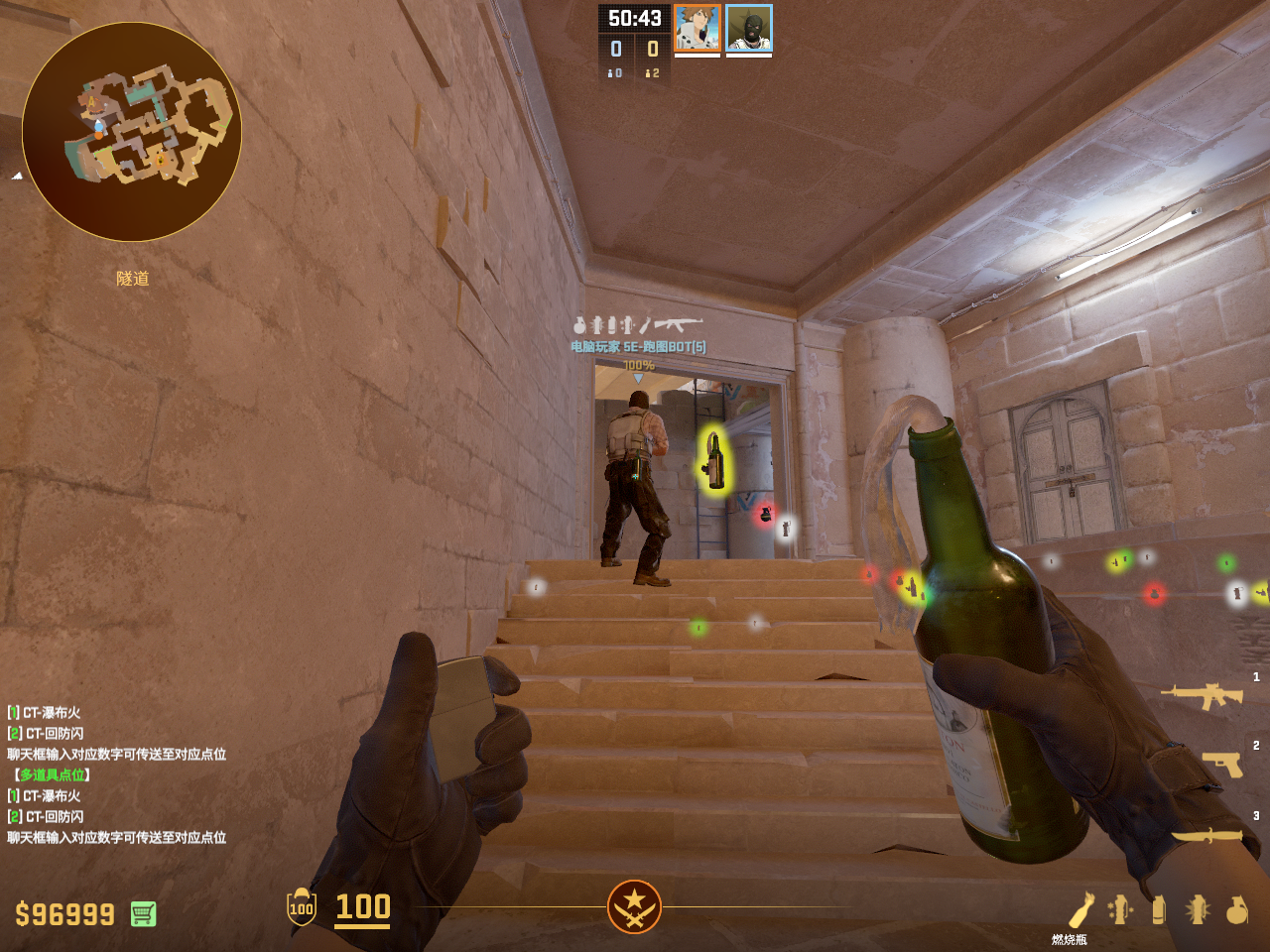
Task: Pick the flashbang grenade icon
Action: (x=1198, y=909)
